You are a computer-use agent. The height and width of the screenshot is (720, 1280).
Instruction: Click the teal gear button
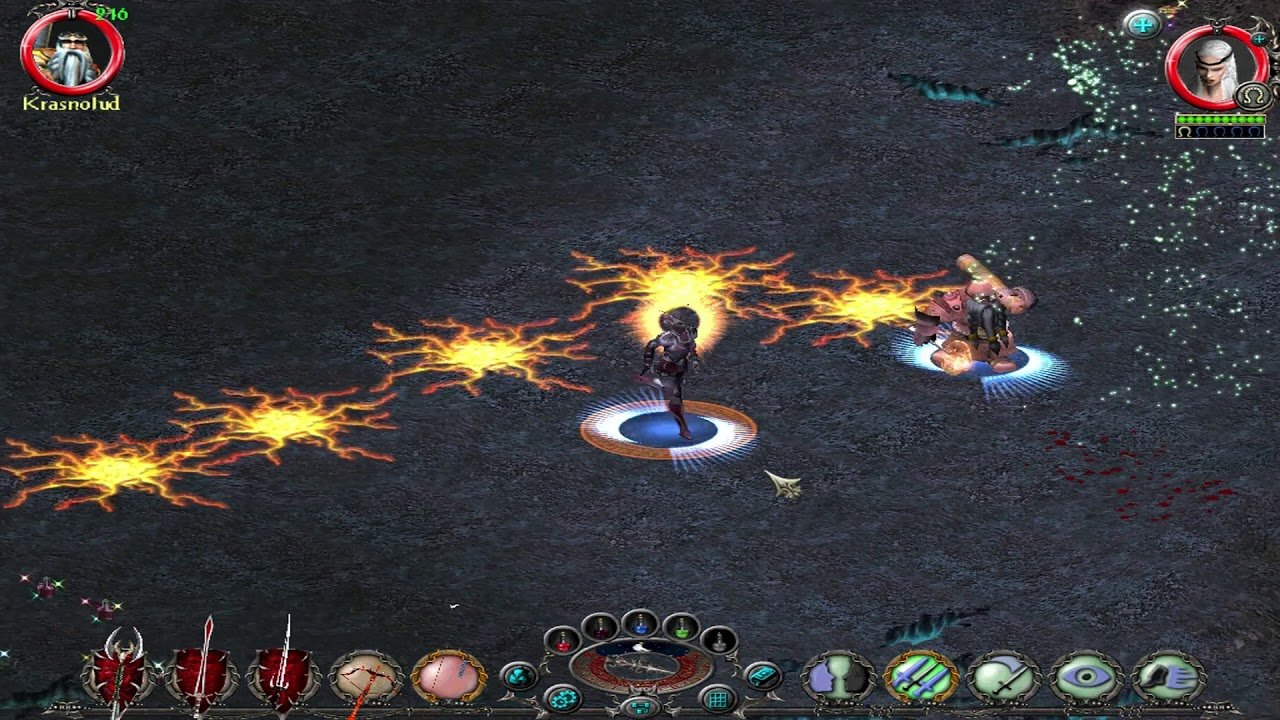point(563,698)
